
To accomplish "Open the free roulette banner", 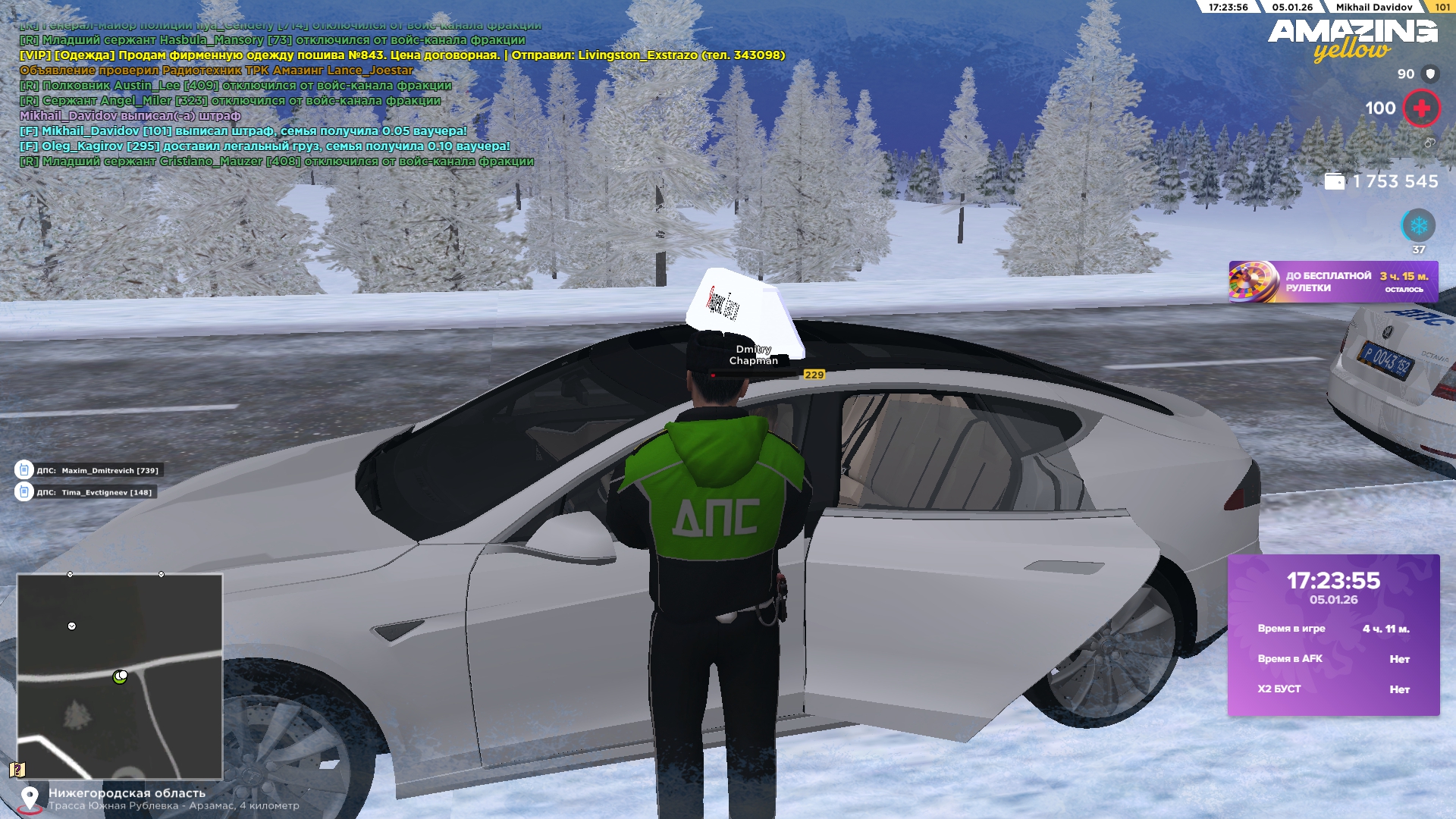I will [x=1332, y=282].
